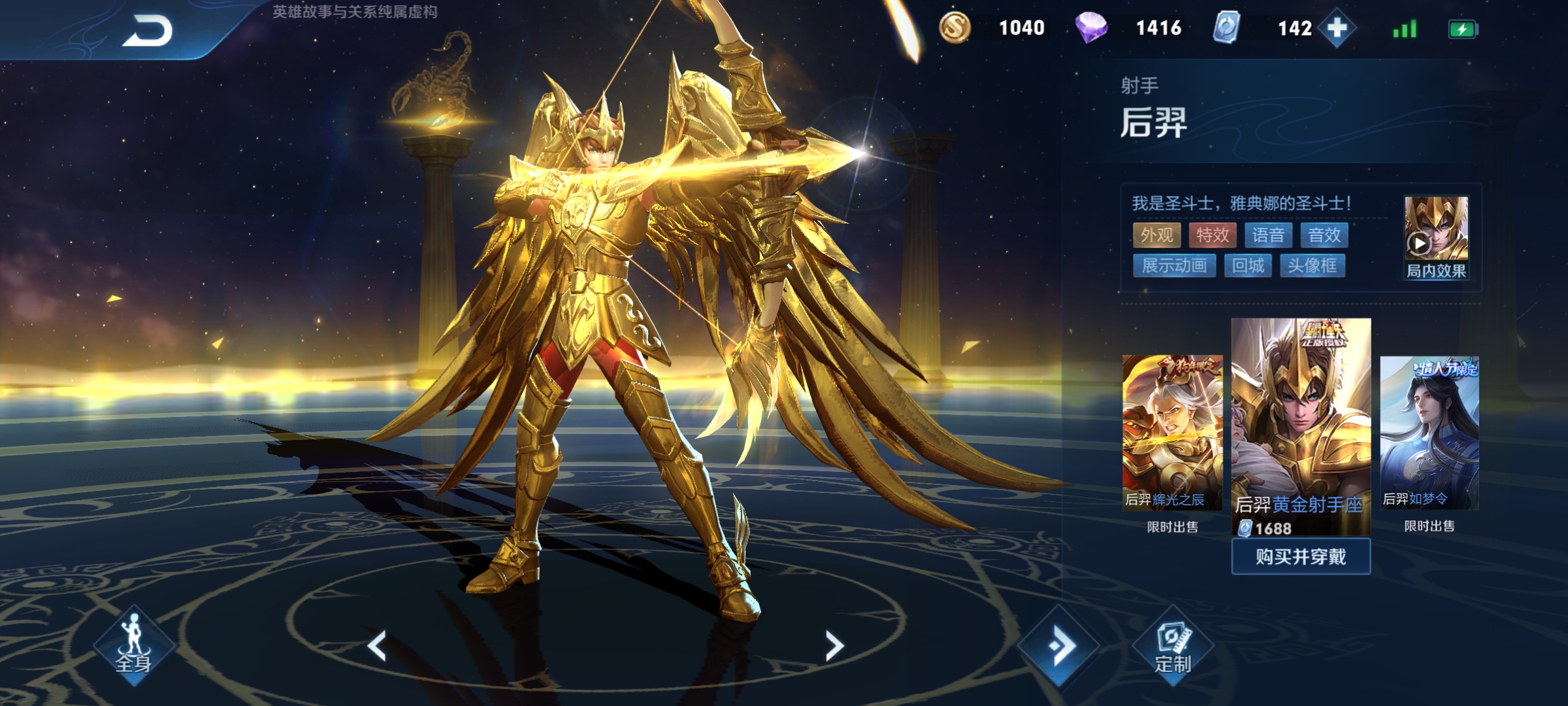Go back using the return arrow
This screenshot has width=1568, height=706.
pyautogui.click(x=147, y=31)
